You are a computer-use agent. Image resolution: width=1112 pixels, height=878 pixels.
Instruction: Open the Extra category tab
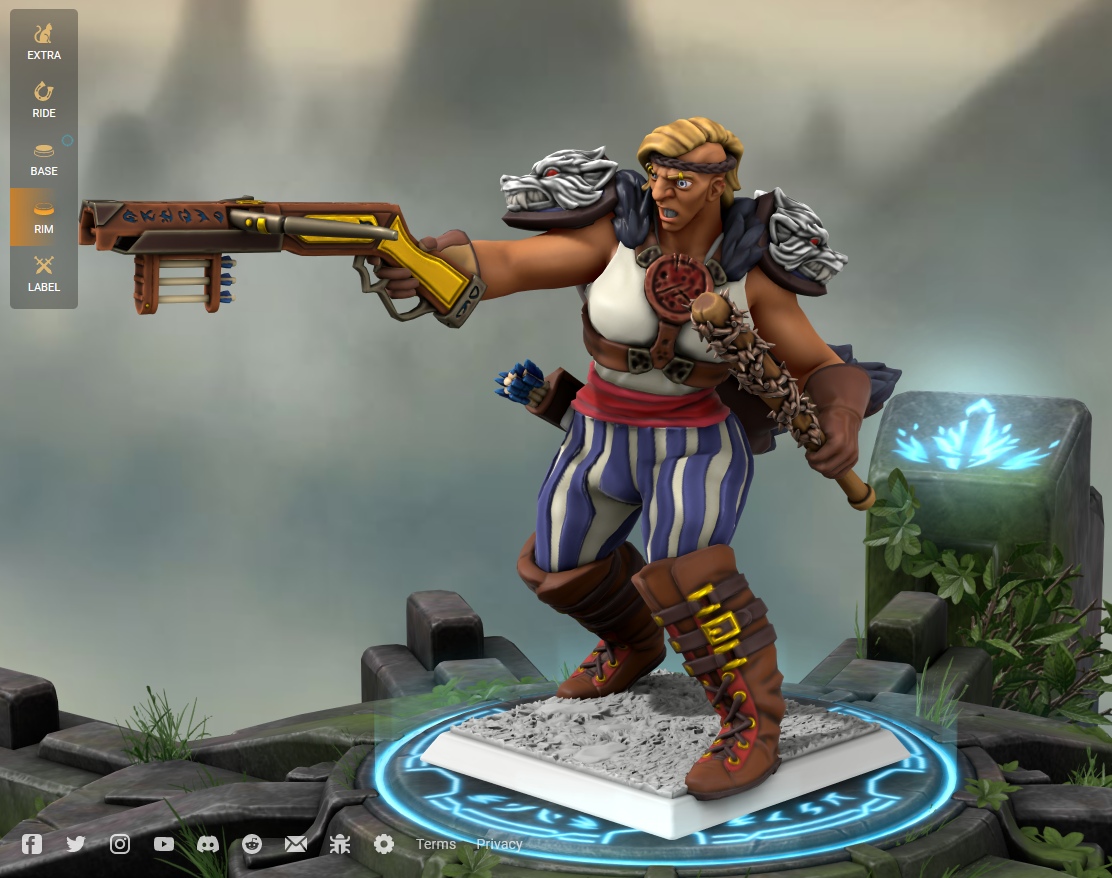[44, 43]
